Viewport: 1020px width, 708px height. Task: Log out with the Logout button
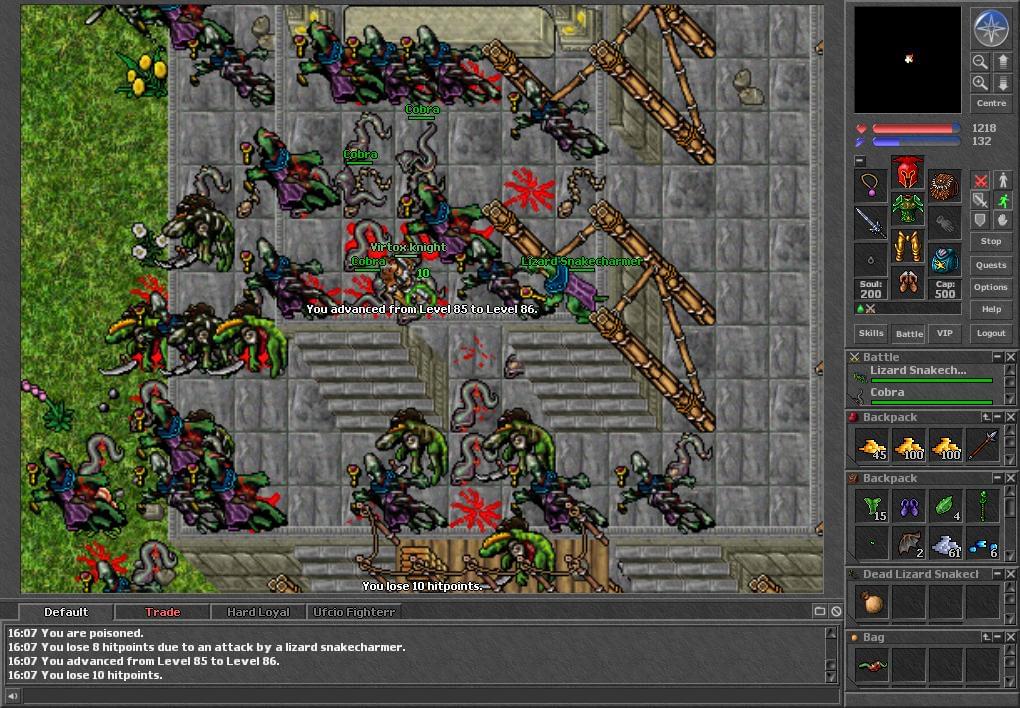click(990, 333)
